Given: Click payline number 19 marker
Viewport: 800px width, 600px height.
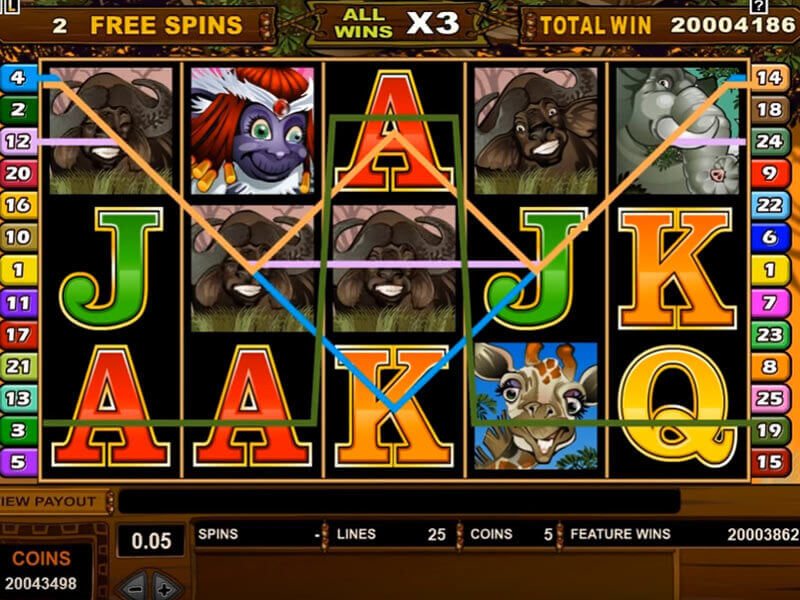Looking at the screenshot, I should coord(768,430).
